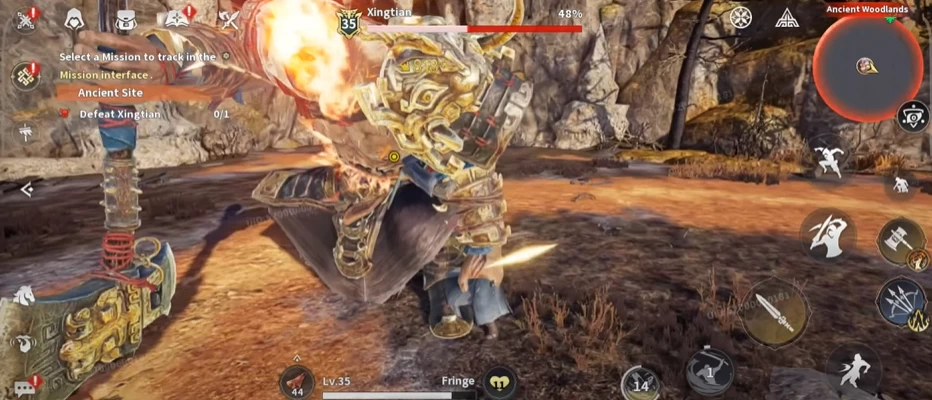Open the open-book codex icon

tap(178, 19)
